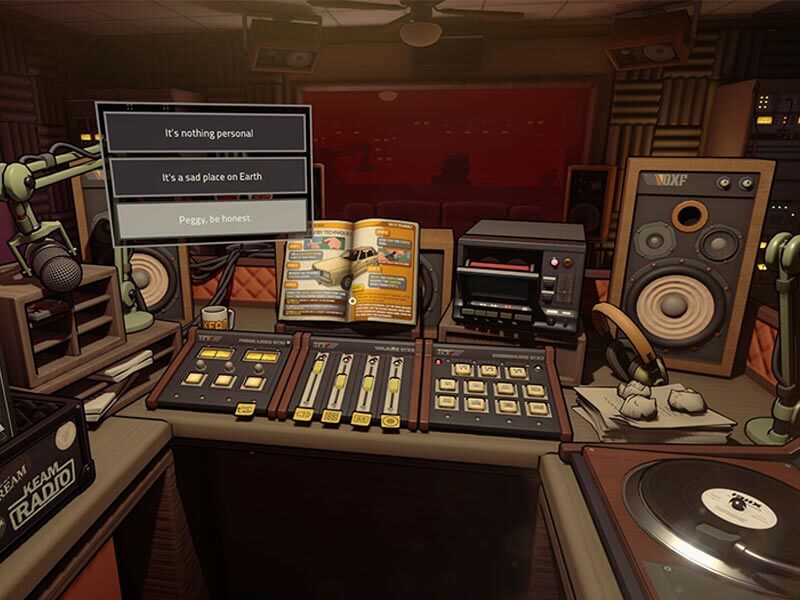Pick the "Peggy, be honest." dialogue option
Screen dimensions: 800x600
[207, 219]
